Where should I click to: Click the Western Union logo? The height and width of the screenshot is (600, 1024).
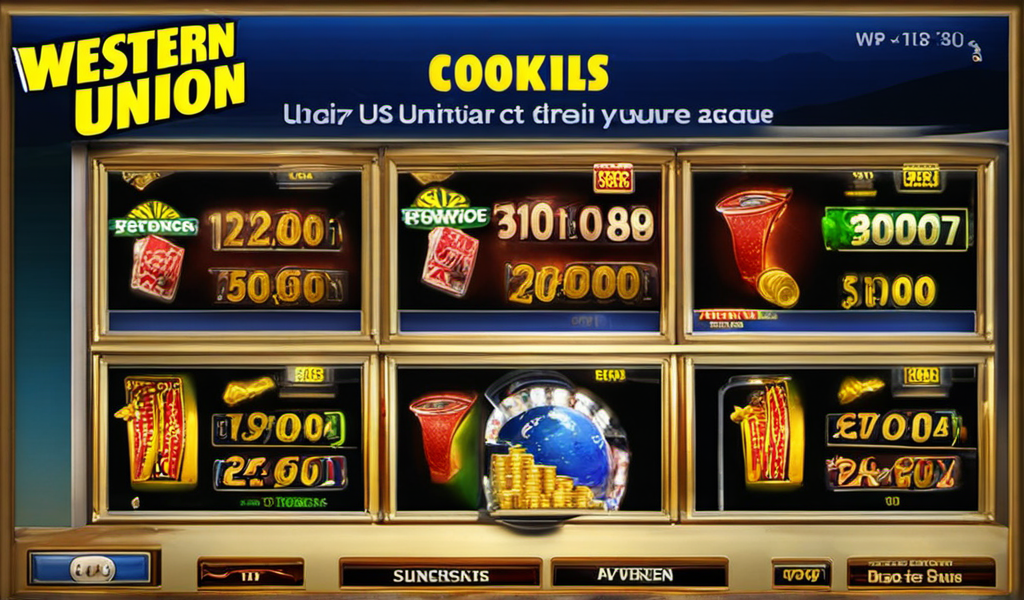[x=130, y=77]
